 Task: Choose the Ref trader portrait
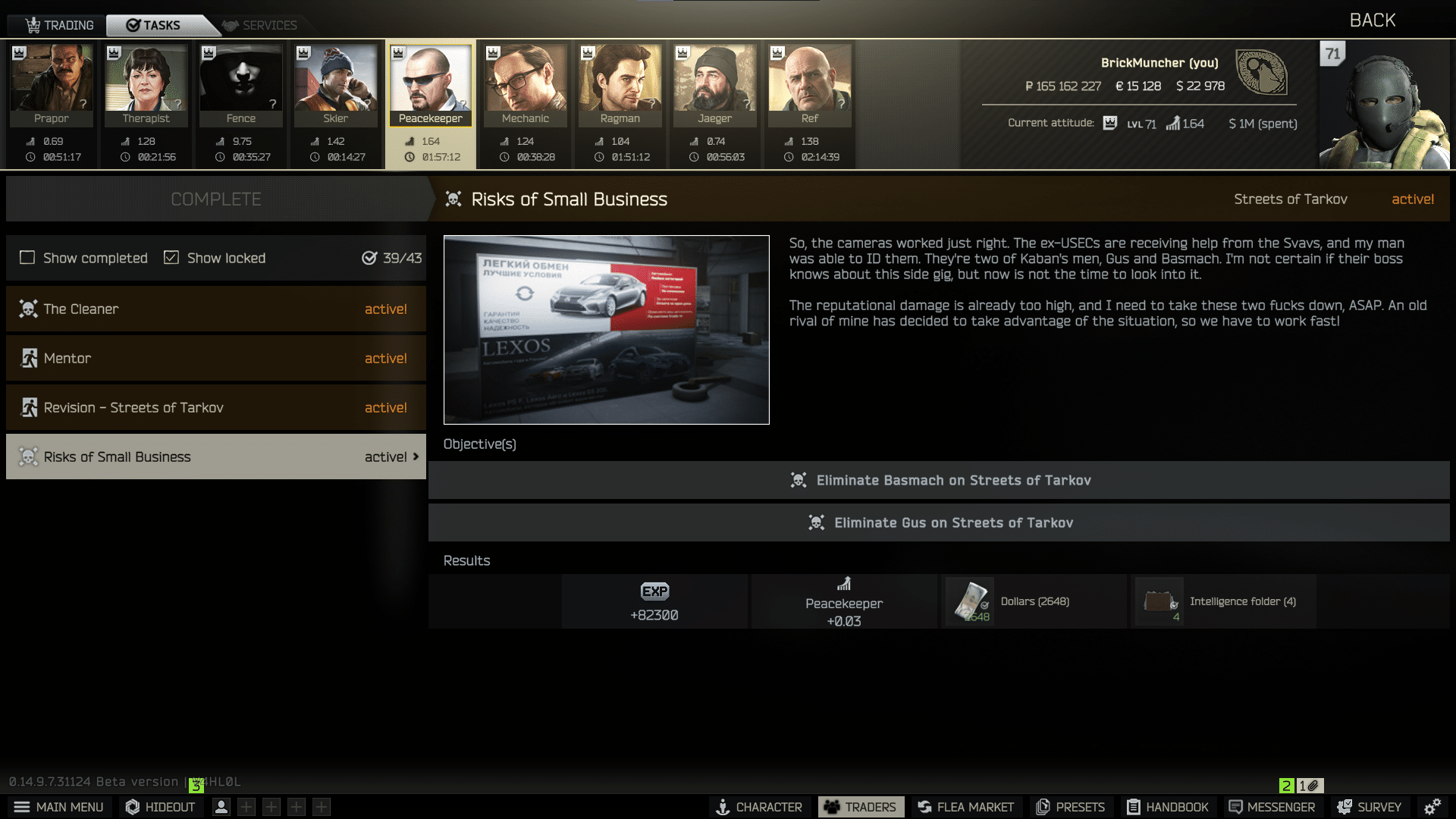(x=810, y=83)
